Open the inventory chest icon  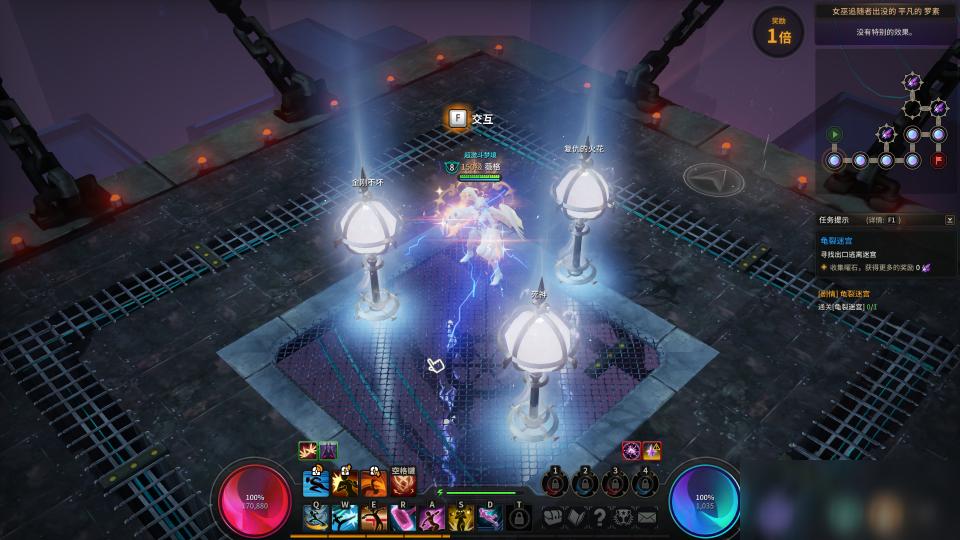point(553,517)
